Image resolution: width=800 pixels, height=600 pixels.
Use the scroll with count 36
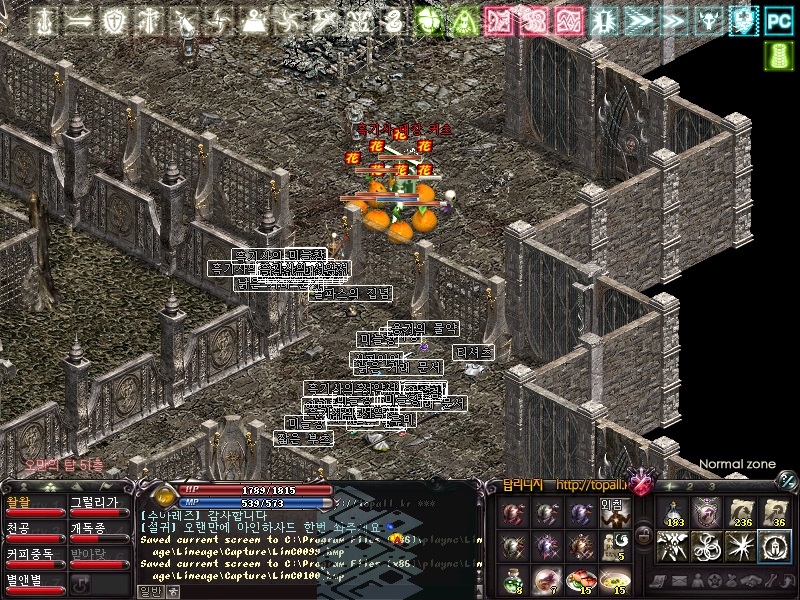click(x=774, y=512)
